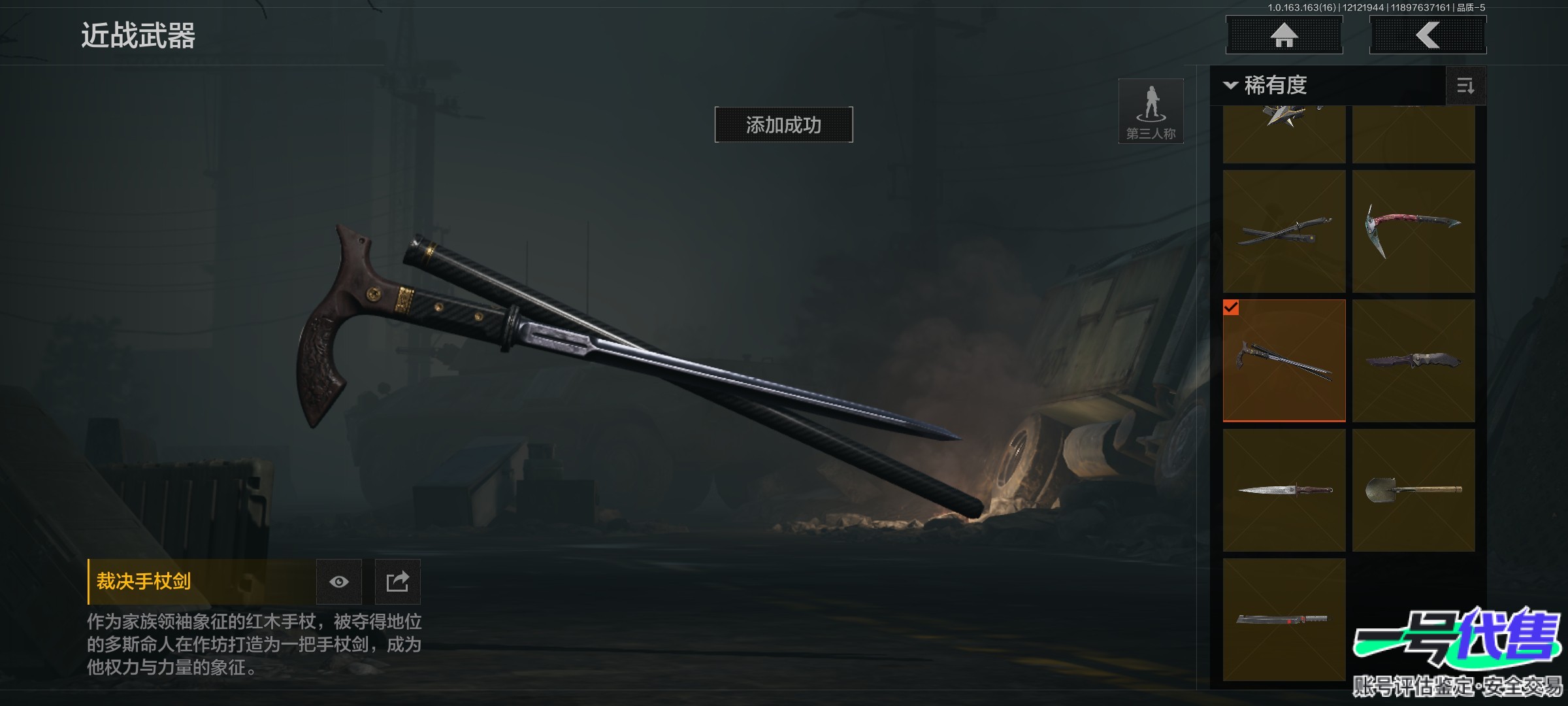Screen dimensions: 1568x706
Task: Share the 裁决手杖剑 weapon
Action: point(397,582)
